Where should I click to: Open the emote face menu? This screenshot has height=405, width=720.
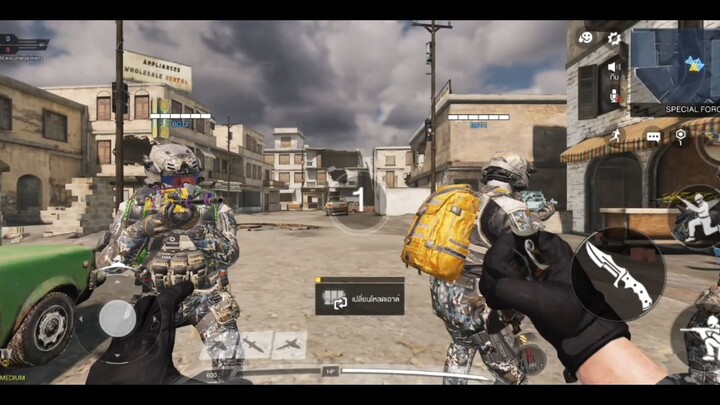click(586, 38)
